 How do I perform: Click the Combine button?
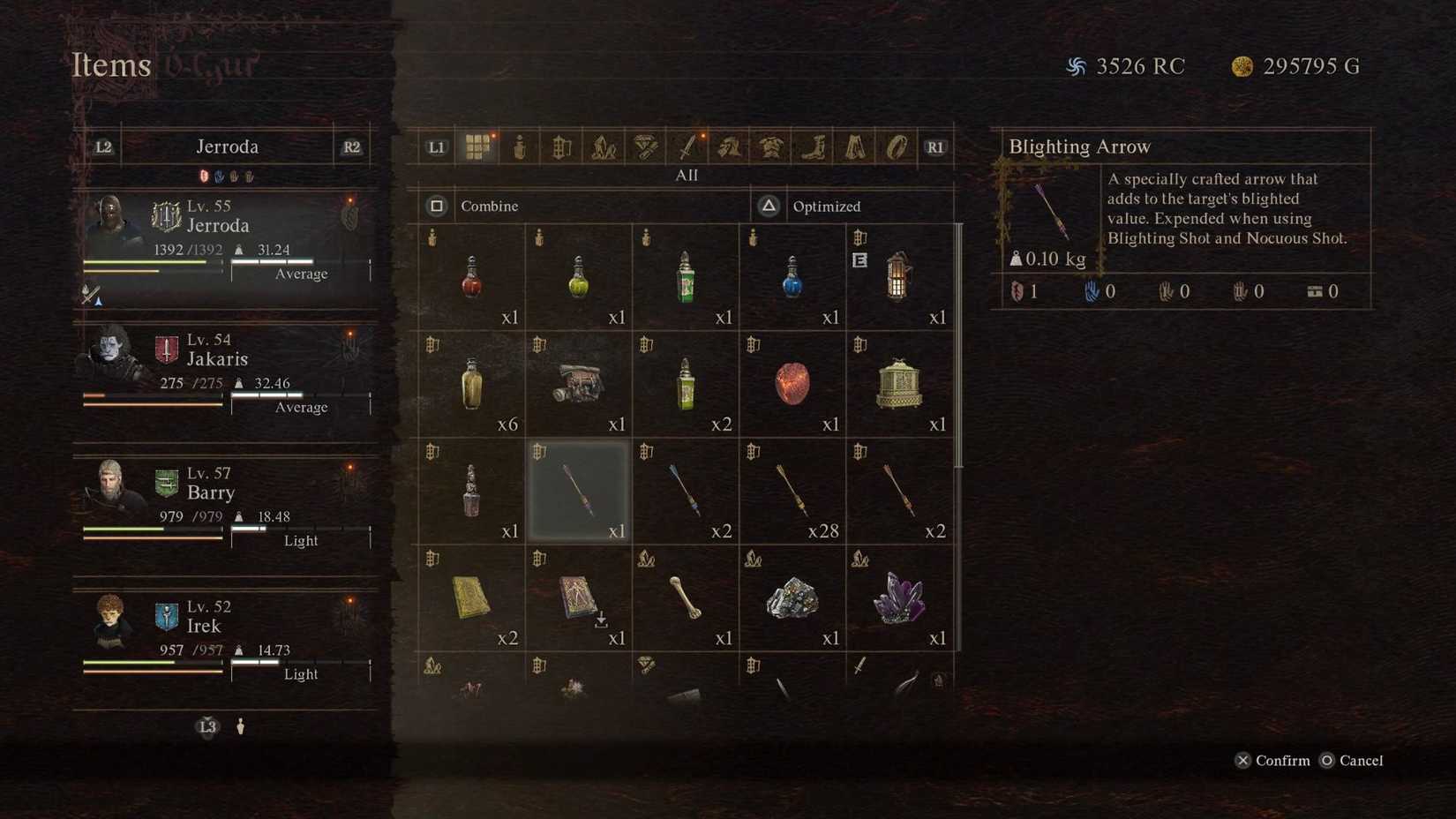click(x=490, y=206)
